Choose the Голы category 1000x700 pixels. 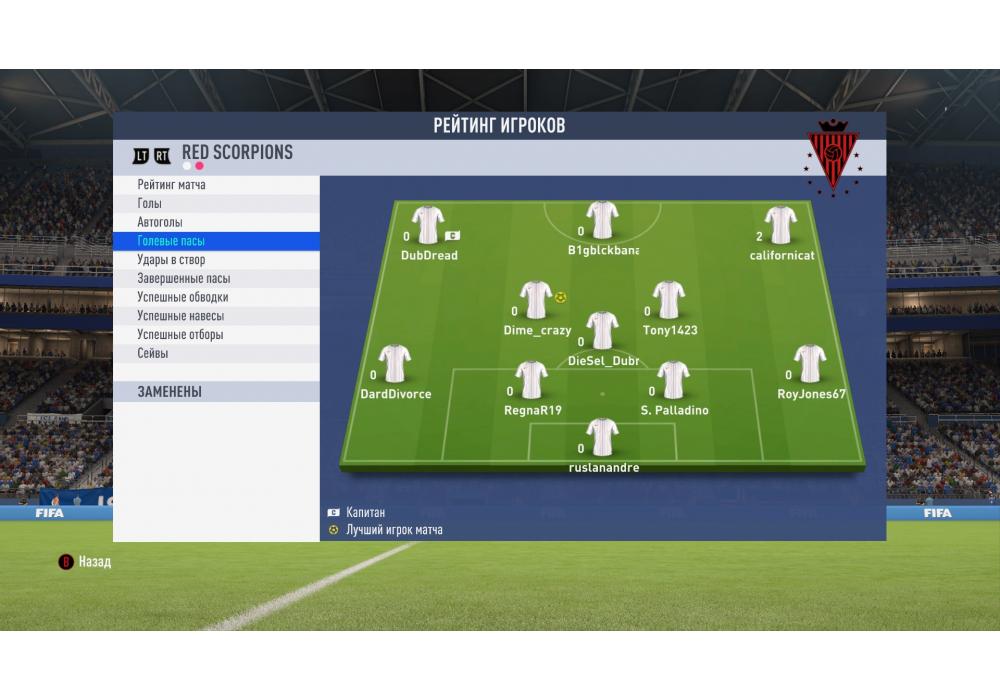150,204
